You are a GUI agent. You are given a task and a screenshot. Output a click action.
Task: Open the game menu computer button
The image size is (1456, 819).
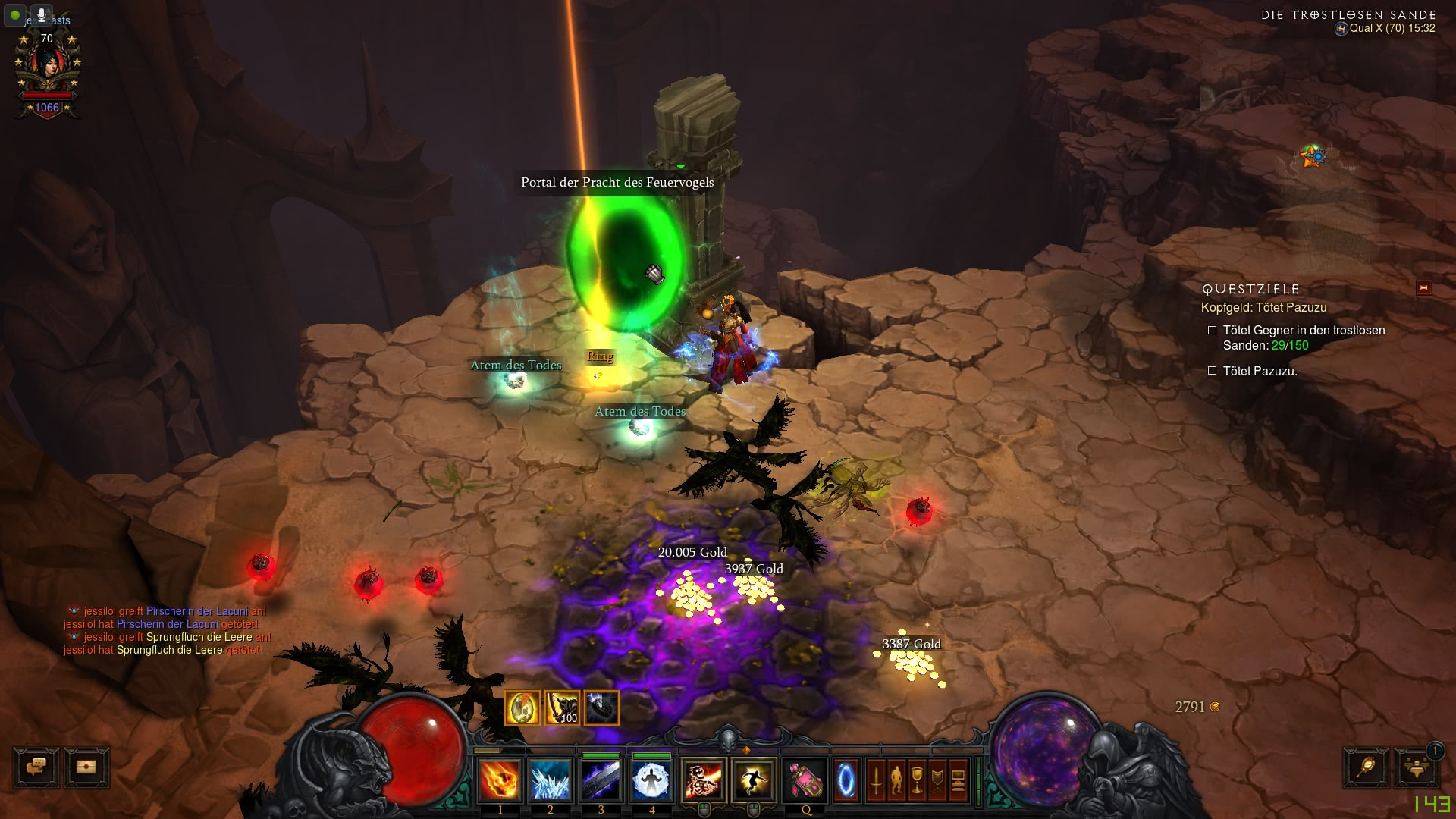click(958, 780)
